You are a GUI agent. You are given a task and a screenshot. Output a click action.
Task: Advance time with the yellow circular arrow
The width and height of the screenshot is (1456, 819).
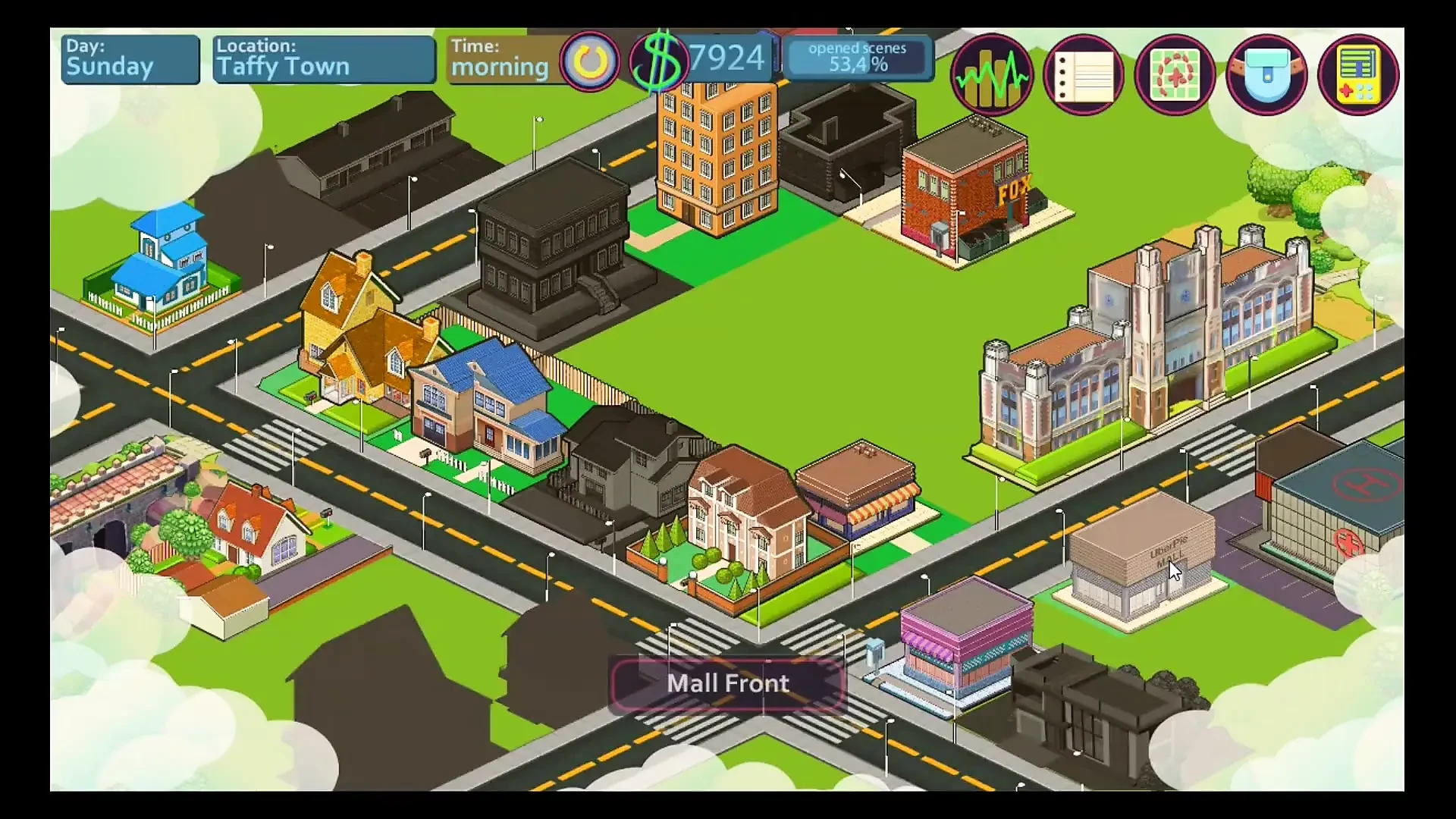pos(590,61)
